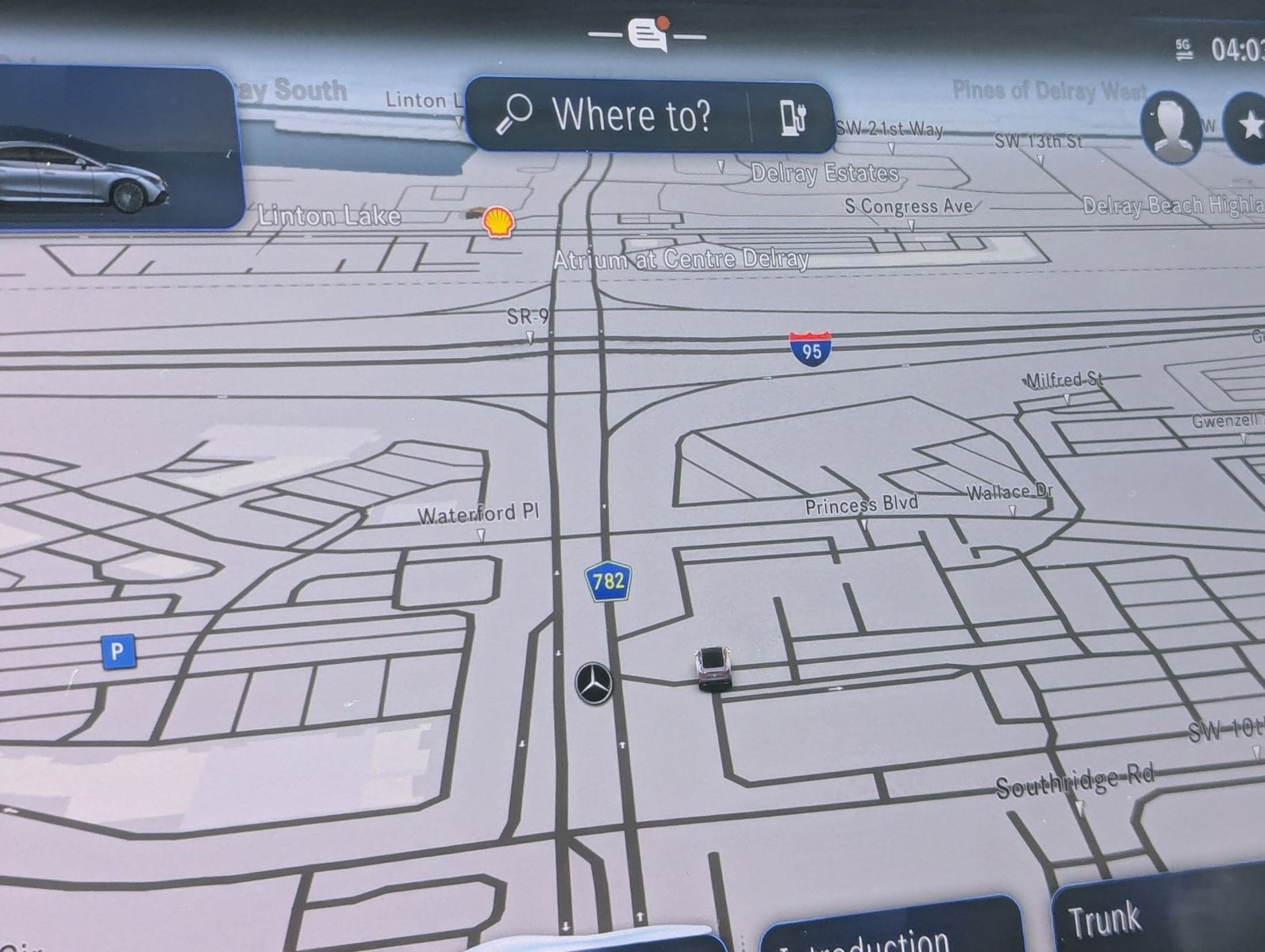Open the driver profile avatar

point(1170,127)
